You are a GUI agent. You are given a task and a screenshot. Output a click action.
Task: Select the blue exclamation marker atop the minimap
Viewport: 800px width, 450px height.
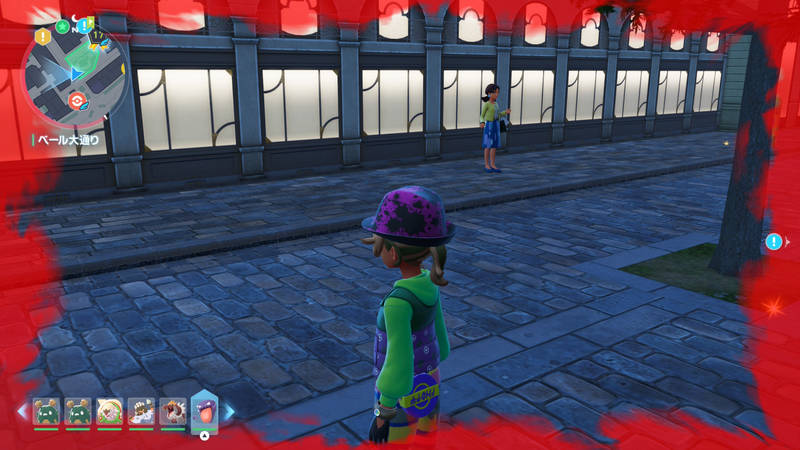click(x=85, y=24)
